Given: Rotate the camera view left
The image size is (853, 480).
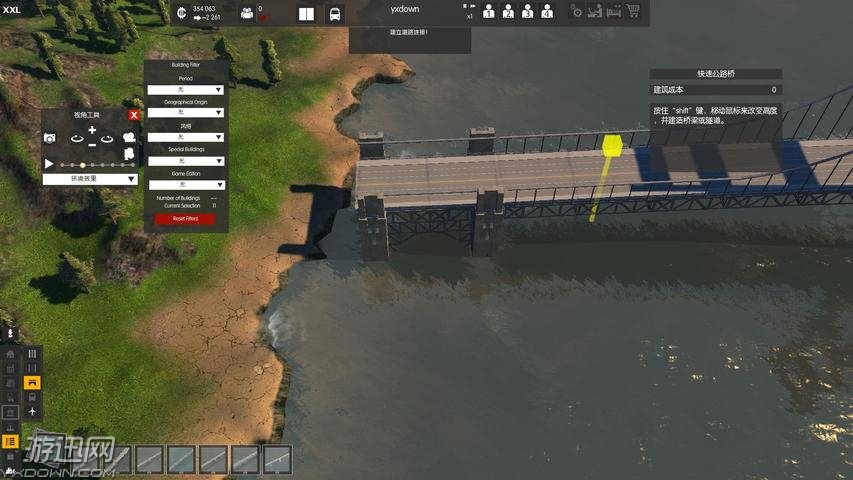Looking at the screenshot, I should [76, 138].
